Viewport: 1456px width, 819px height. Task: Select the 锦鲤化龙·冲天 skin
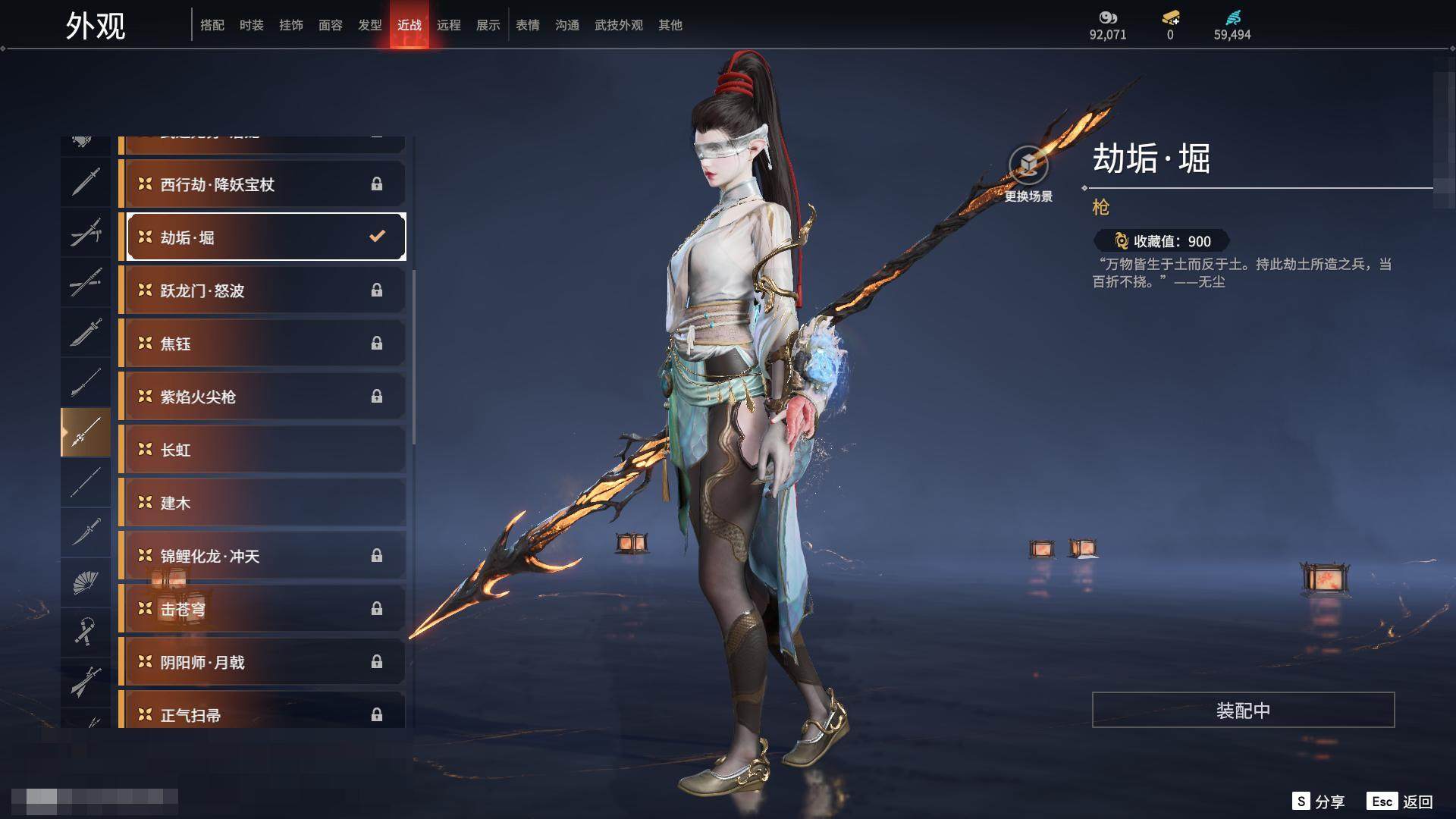point(262,556)
